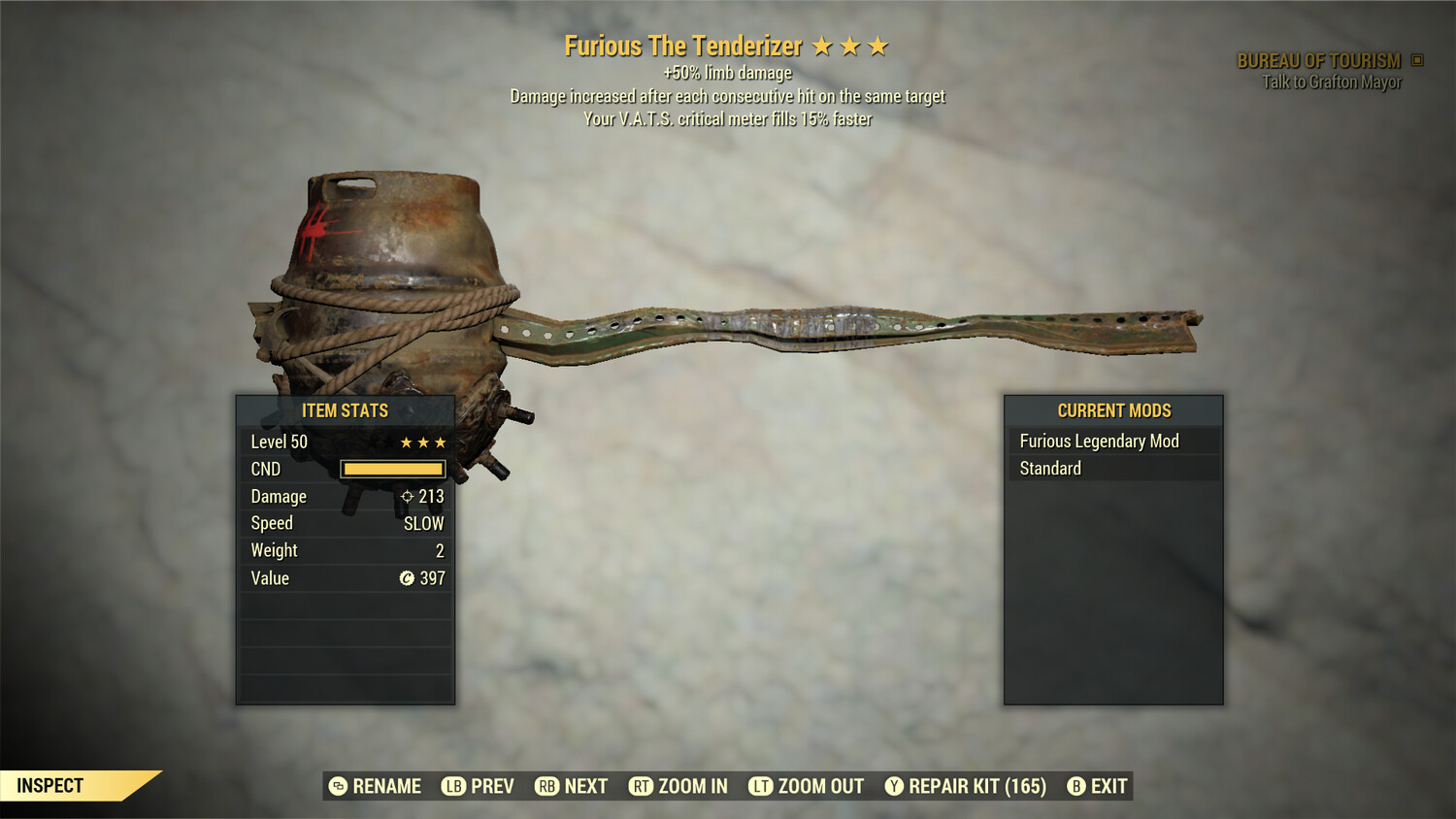Activate the Zoom Out option
The height and width of the screenshot is (819, 1456).
pyautogui.click(x=807, y=786)
